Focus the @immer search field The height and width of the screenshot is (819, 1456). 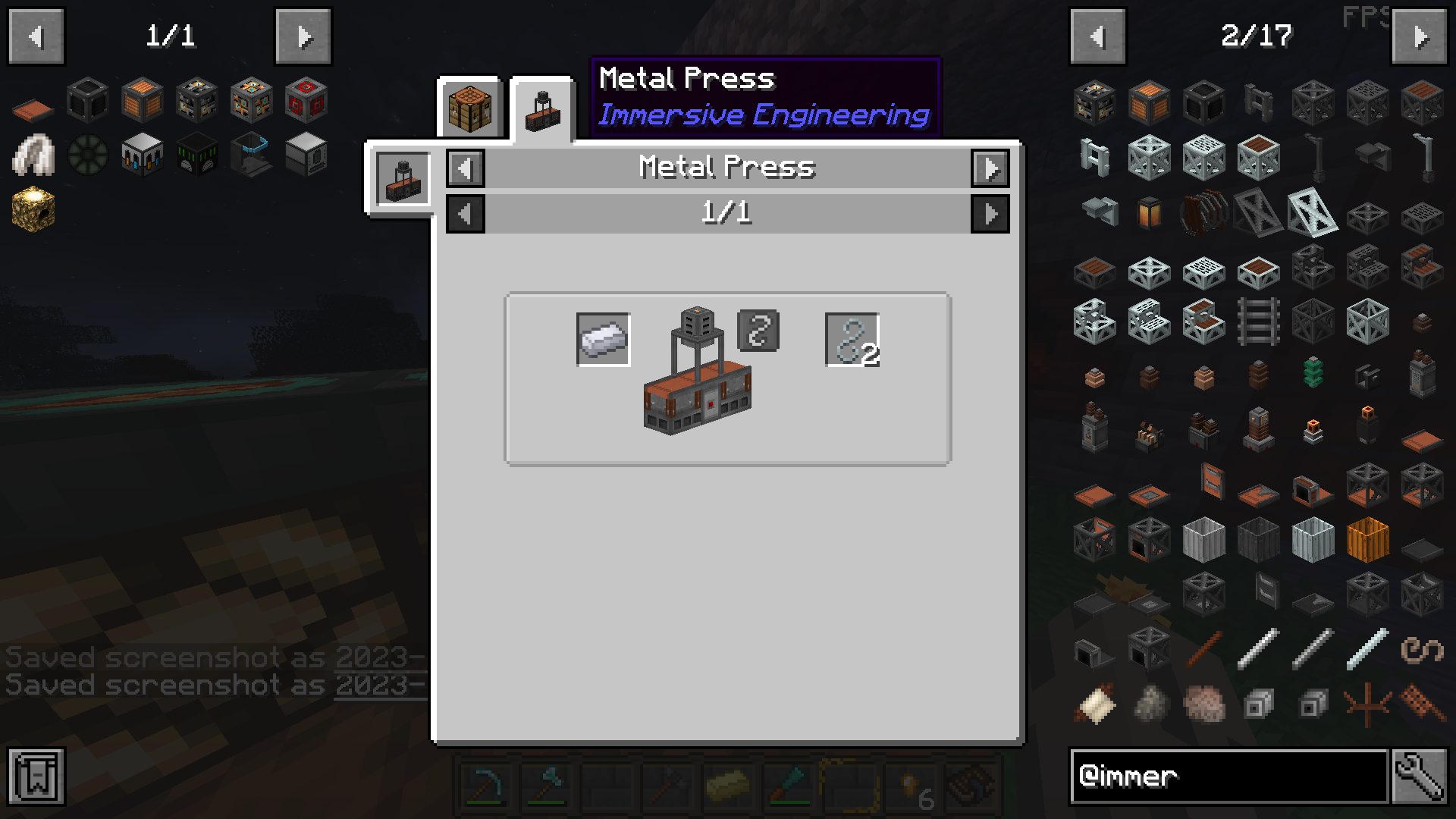tap(1228, 776)
